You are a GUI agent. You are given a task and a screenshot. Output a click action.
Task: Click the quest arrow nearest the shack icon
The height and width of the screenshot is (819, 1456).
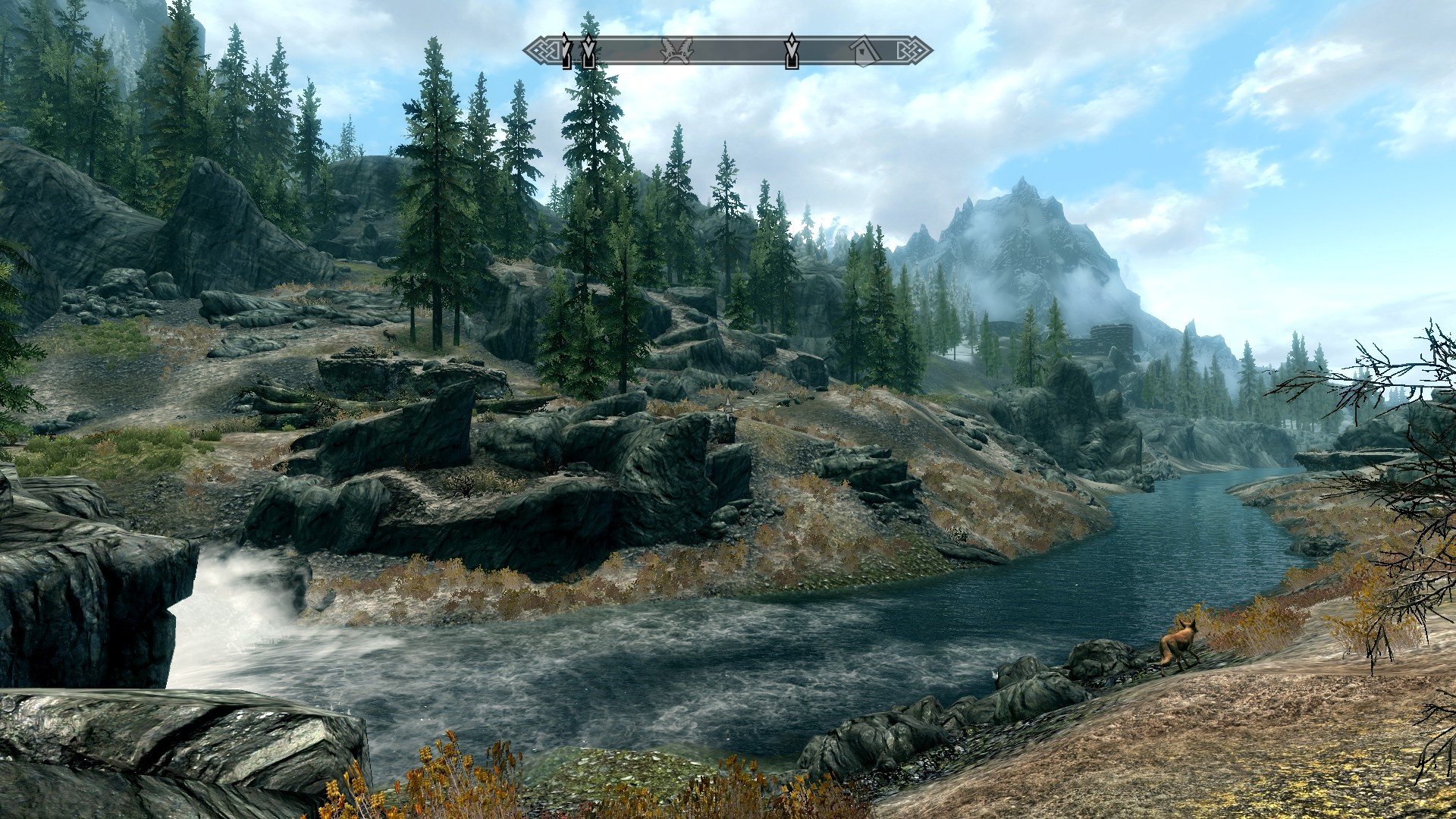(x=791, y=51)
